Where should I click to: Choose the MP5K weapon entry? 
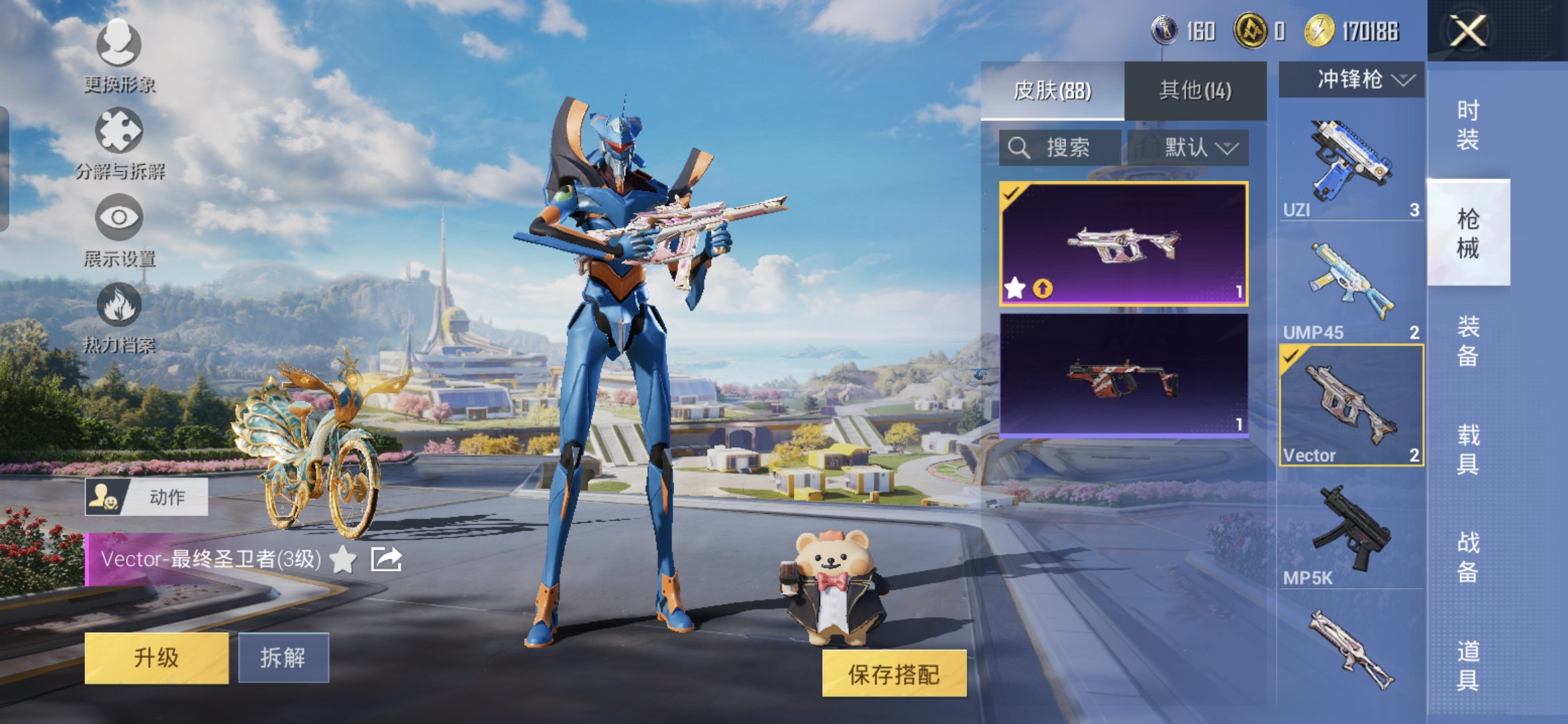coord(1351,533)
